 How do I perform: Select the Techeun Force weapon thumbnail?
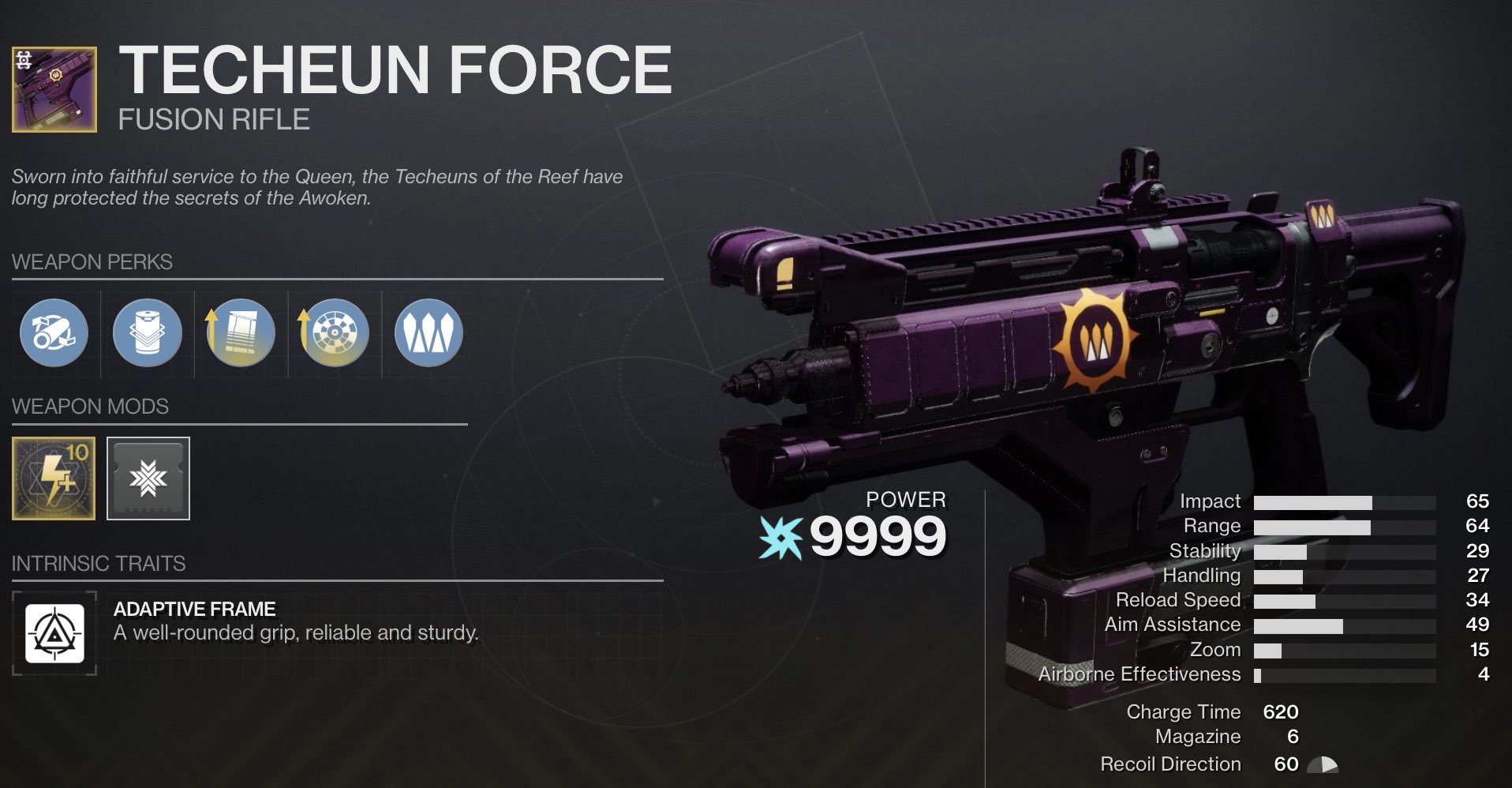pos(55,89)
